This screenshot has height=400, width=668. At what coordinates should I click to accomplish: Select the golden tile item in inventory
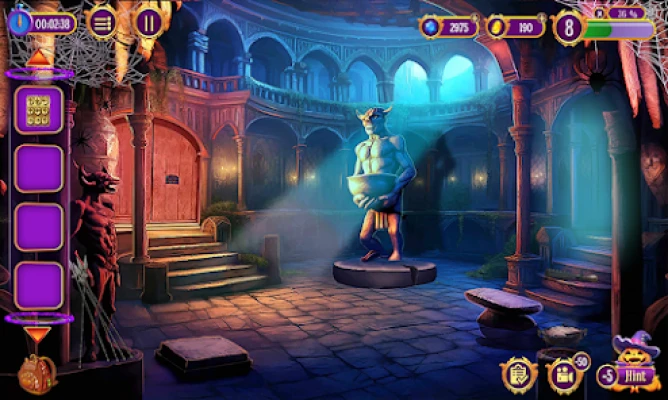[39, 110]
